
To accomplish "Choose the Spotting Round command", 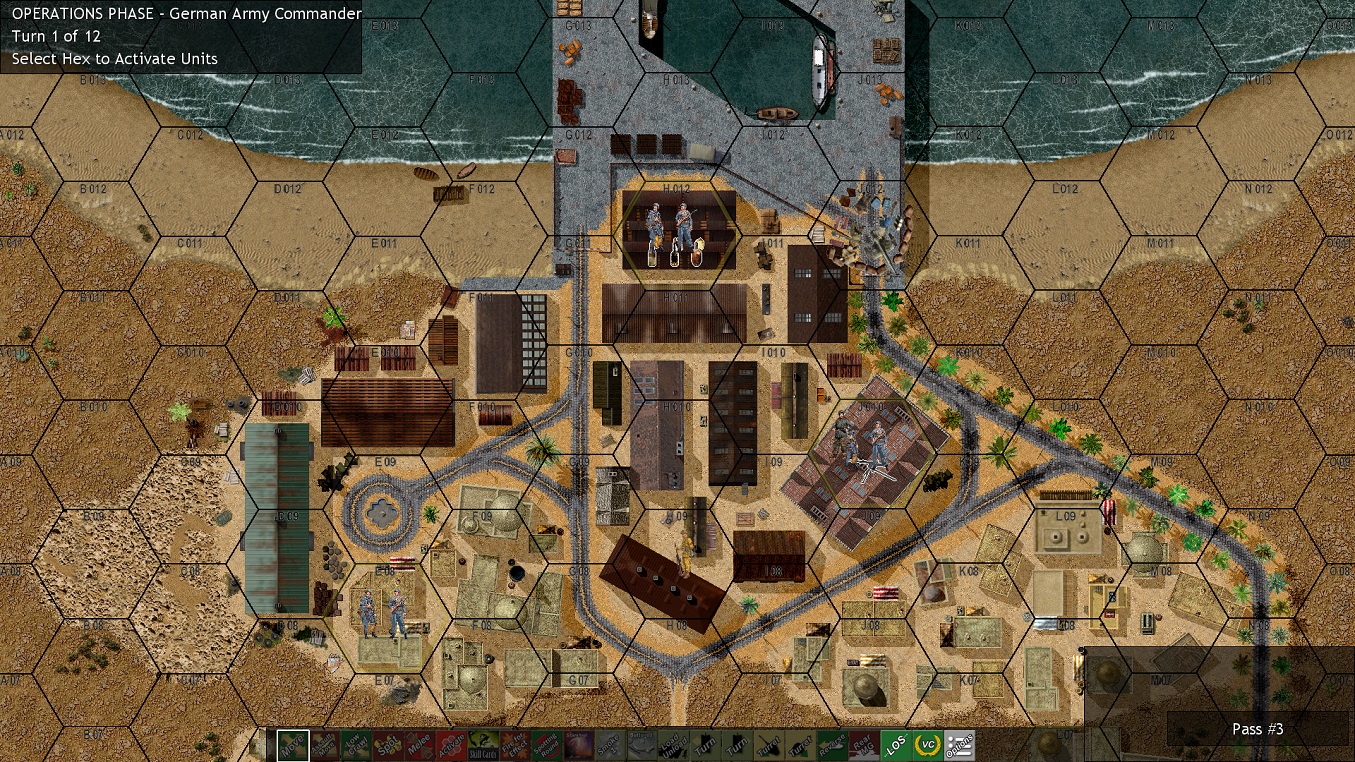I will [547, 745].
